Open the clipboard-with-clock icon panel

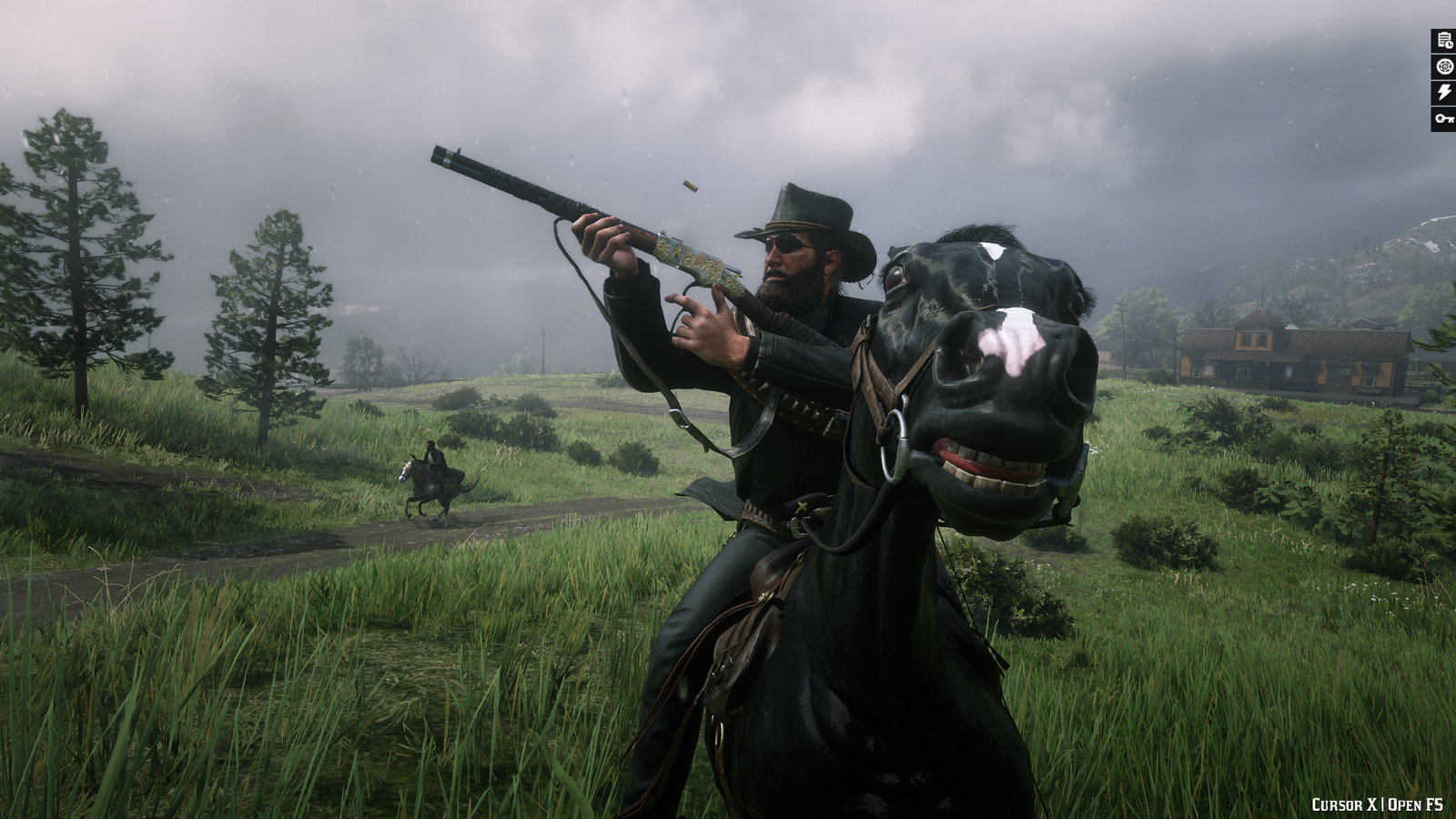pyautogui.click(x=1444, y=40)
